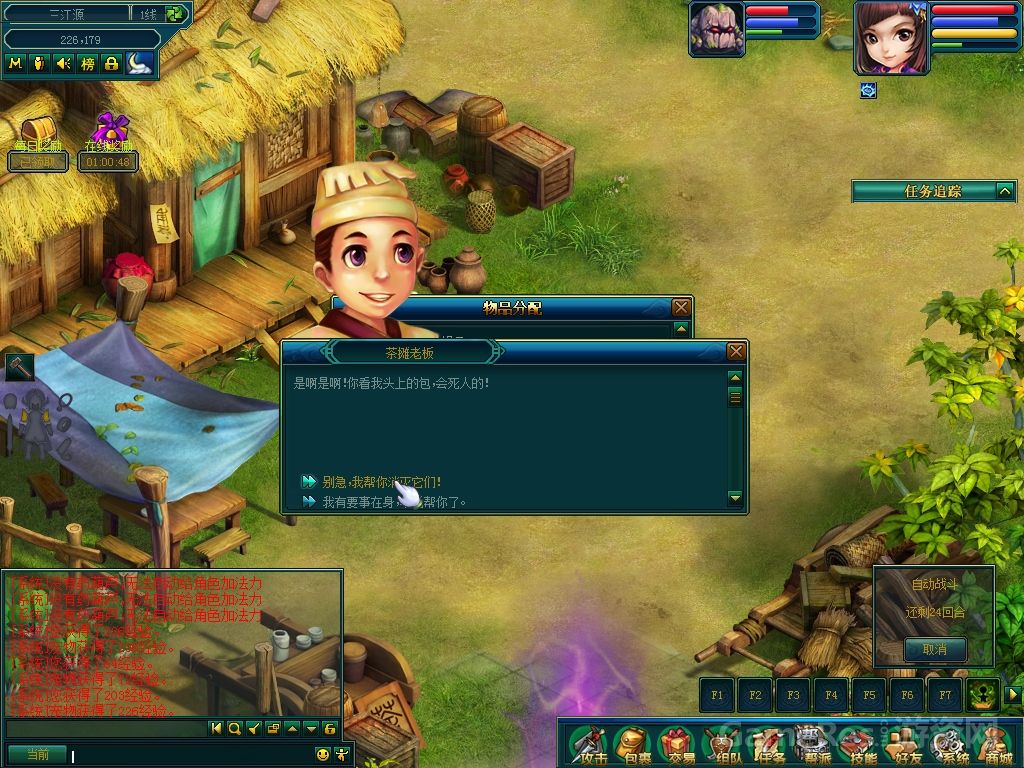Open the 交易 trade menu

tap(682, 745)
